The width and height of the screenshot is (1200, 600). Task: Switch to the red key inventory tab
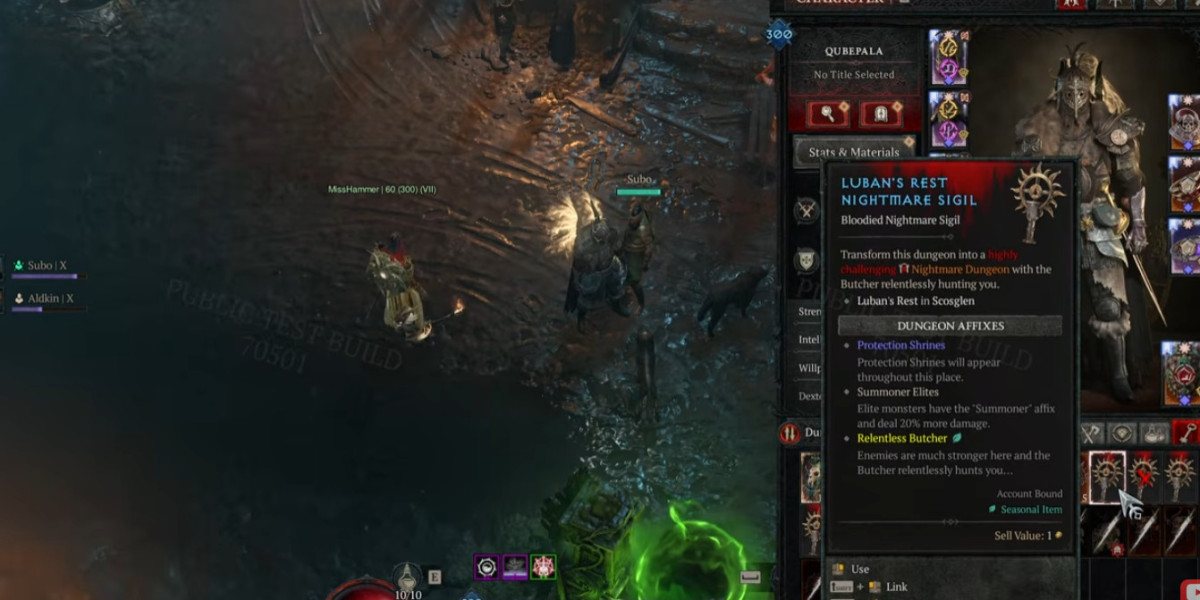[x=1185, y=432]
